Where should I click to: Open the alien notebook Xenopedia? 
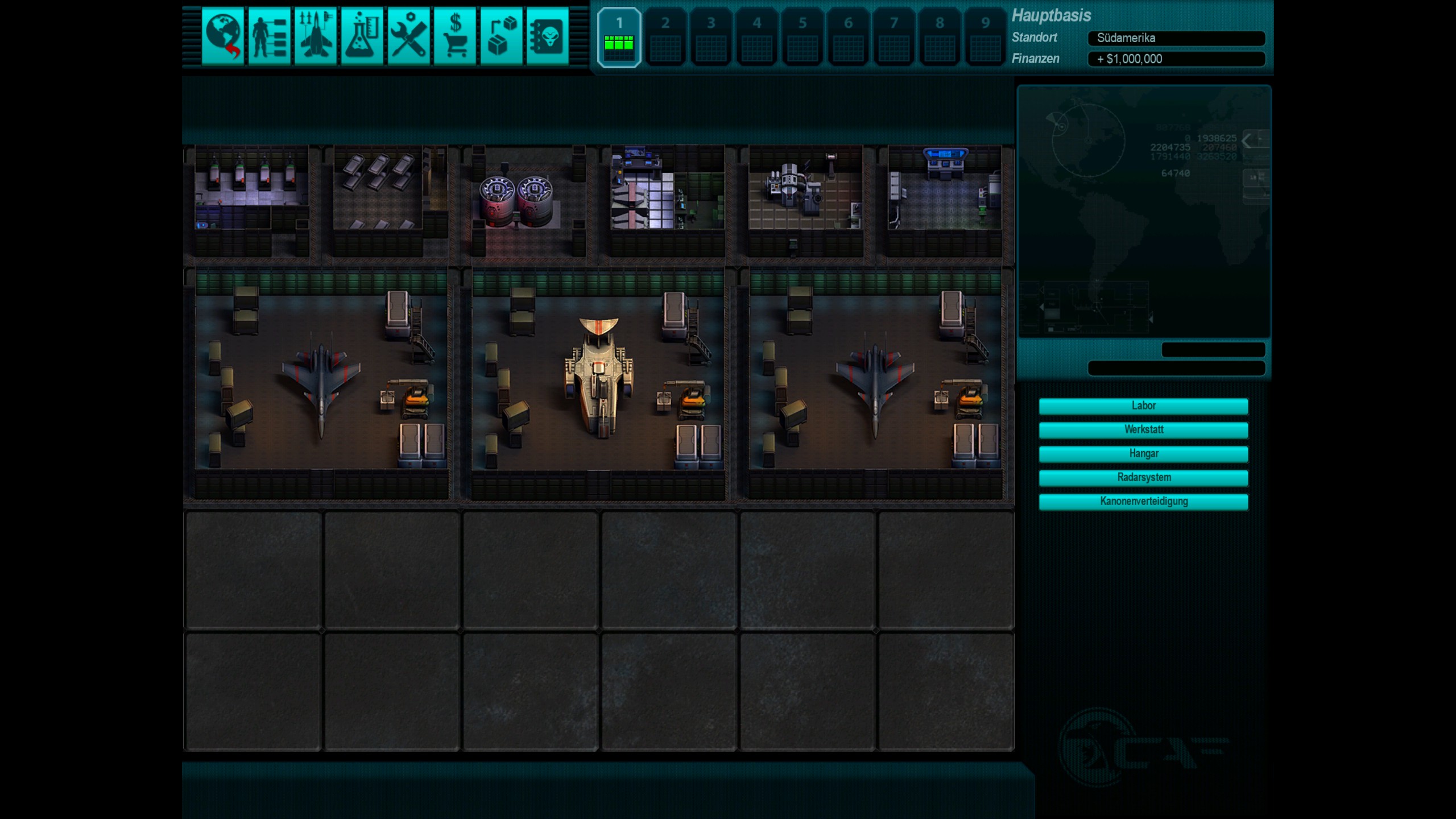547,36
